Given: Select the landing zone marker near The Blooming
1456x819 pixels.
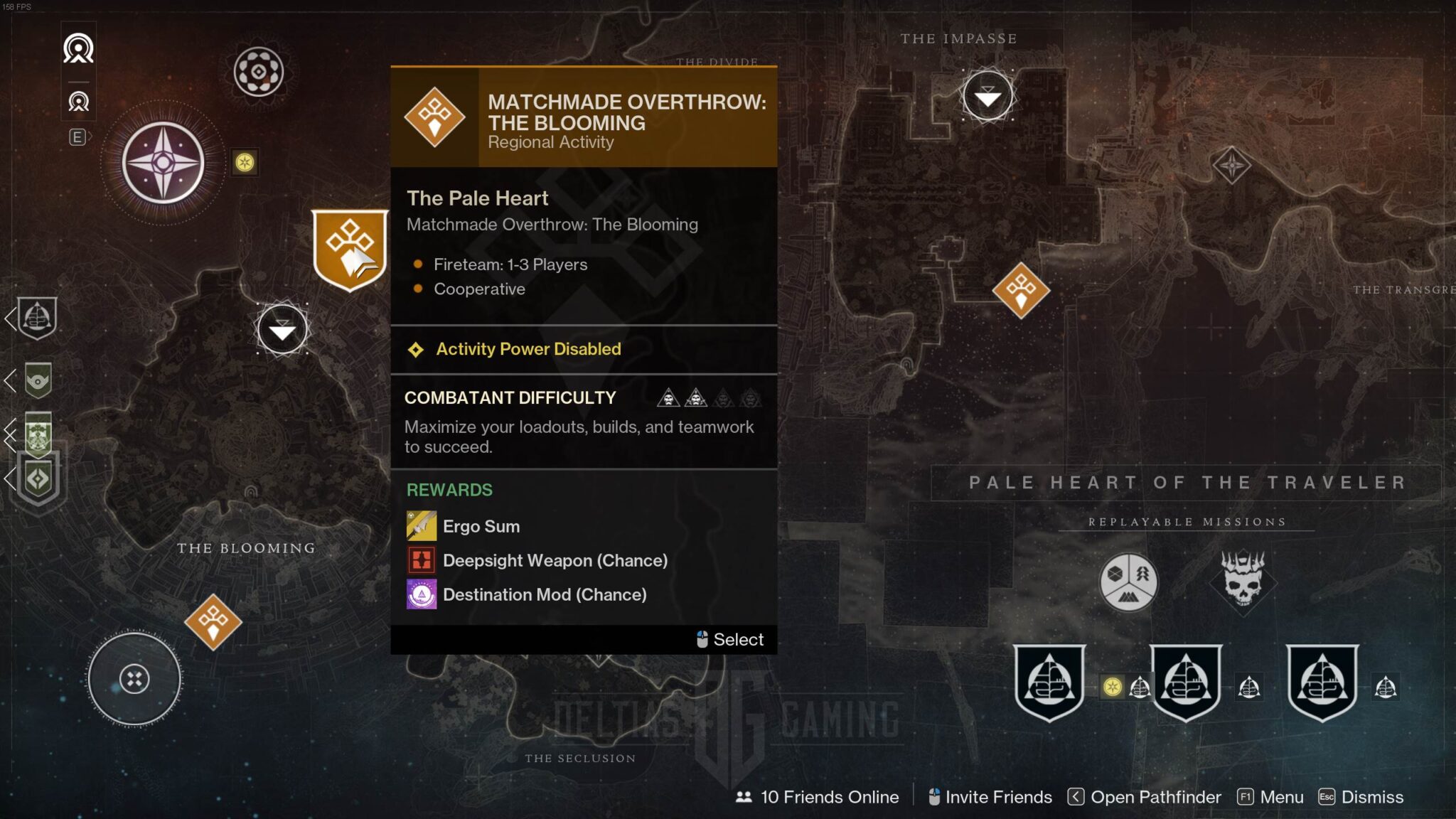Looking at the screenshot, I should point(282,329).
